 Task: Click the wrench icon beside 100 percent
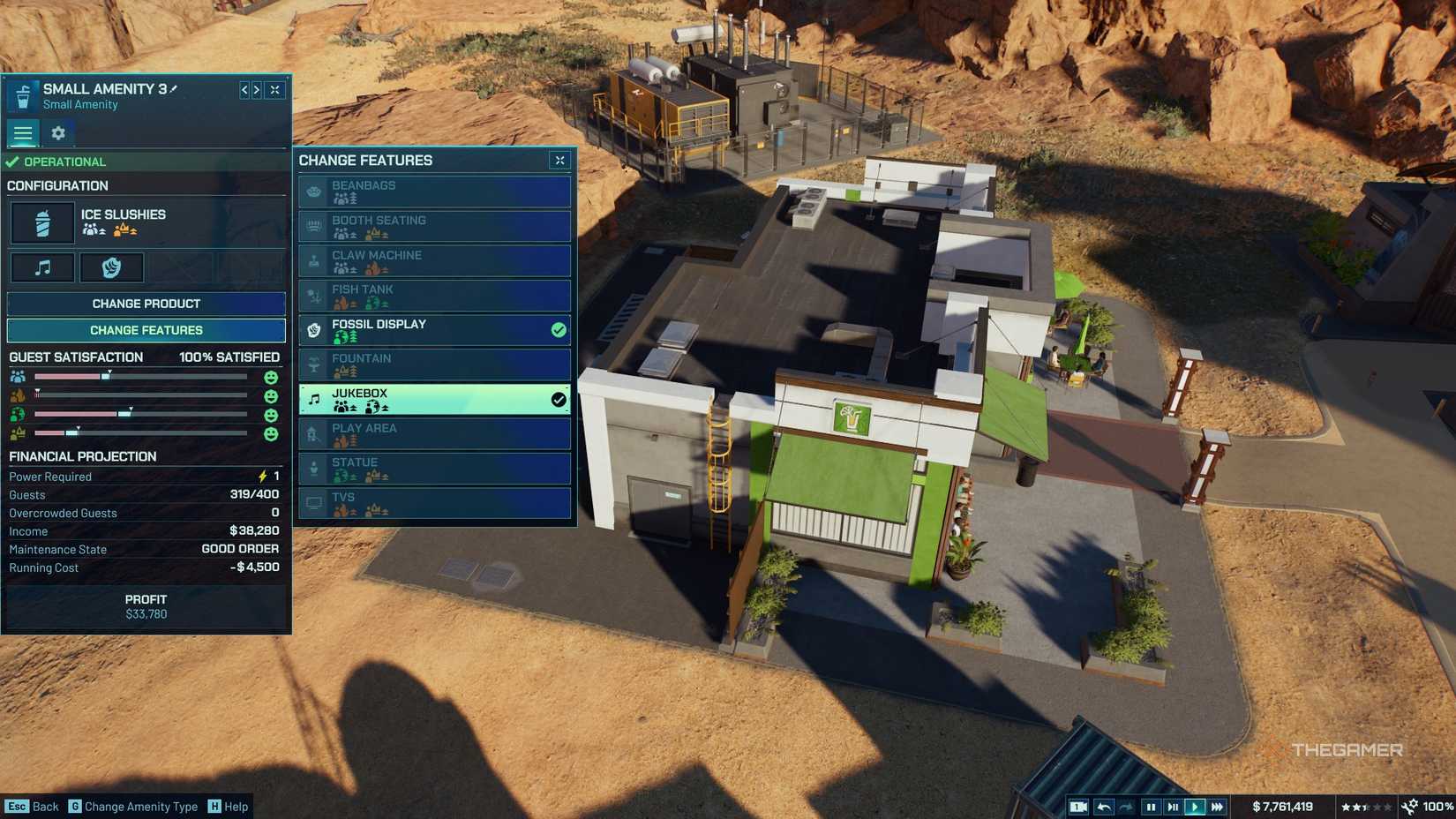coord(1410,806)
